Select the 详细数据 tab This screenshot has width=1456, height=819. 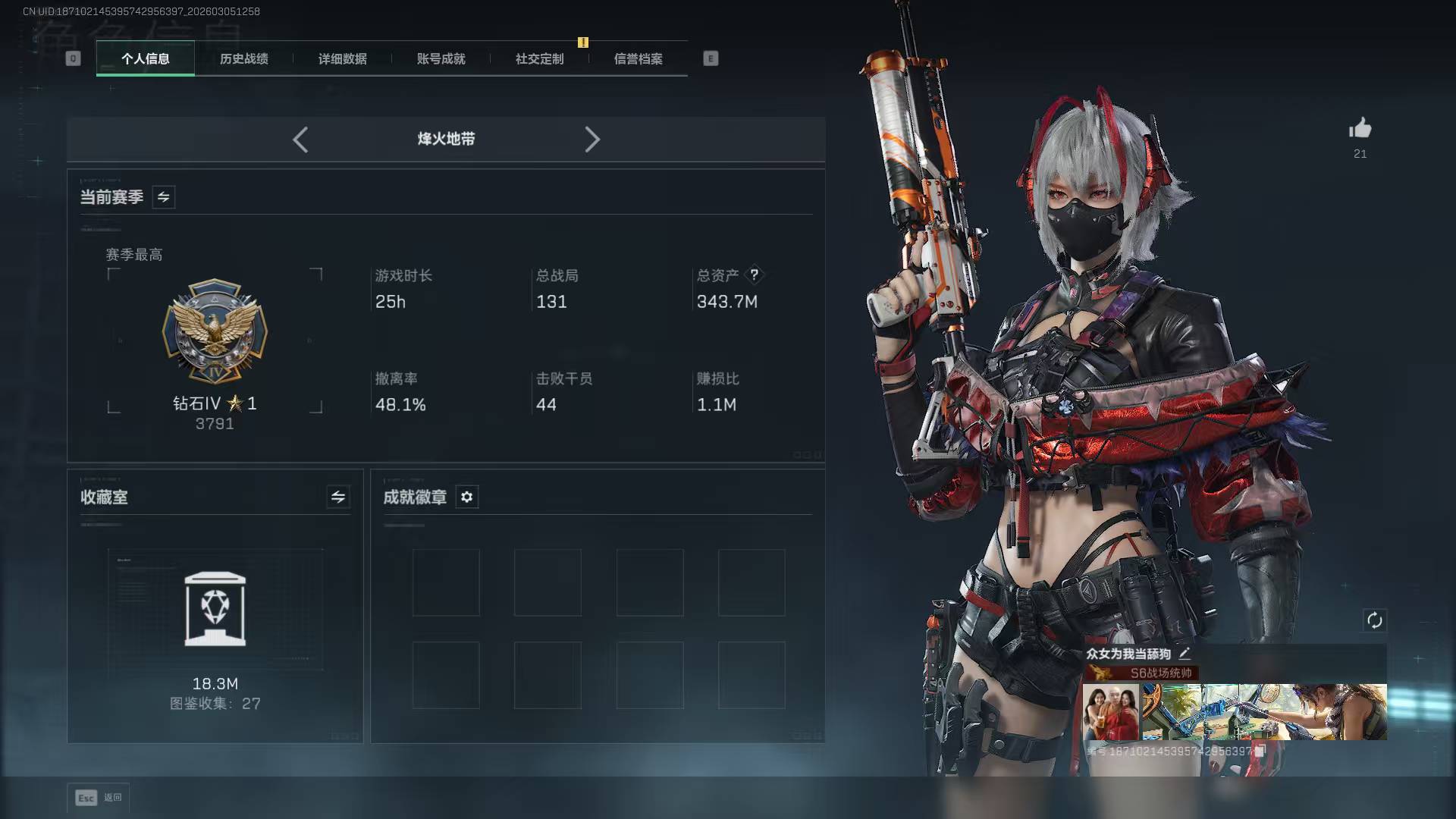[x=342, y=59]
